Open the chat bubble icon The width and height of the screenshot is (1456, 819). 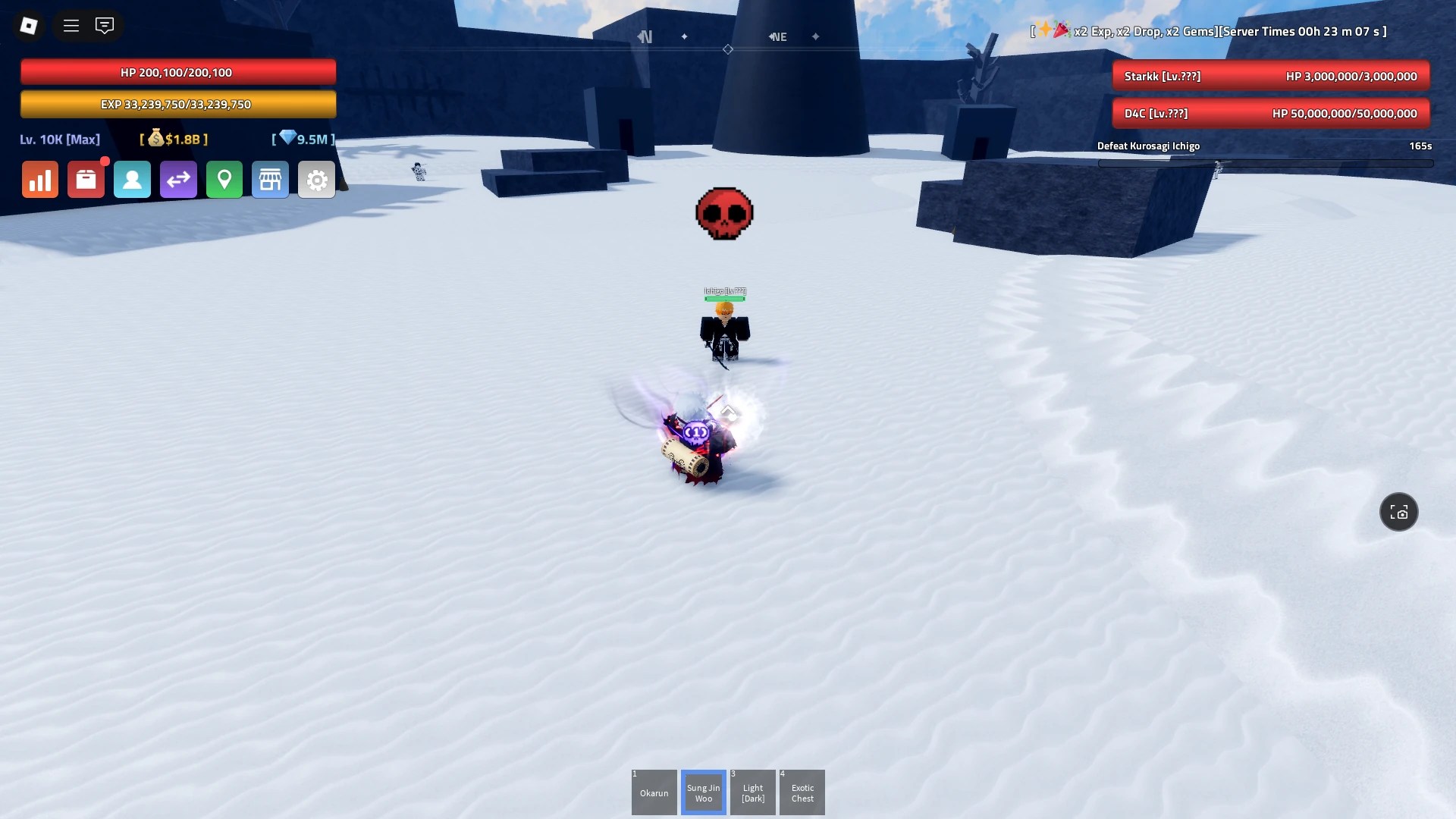(105, 25)
